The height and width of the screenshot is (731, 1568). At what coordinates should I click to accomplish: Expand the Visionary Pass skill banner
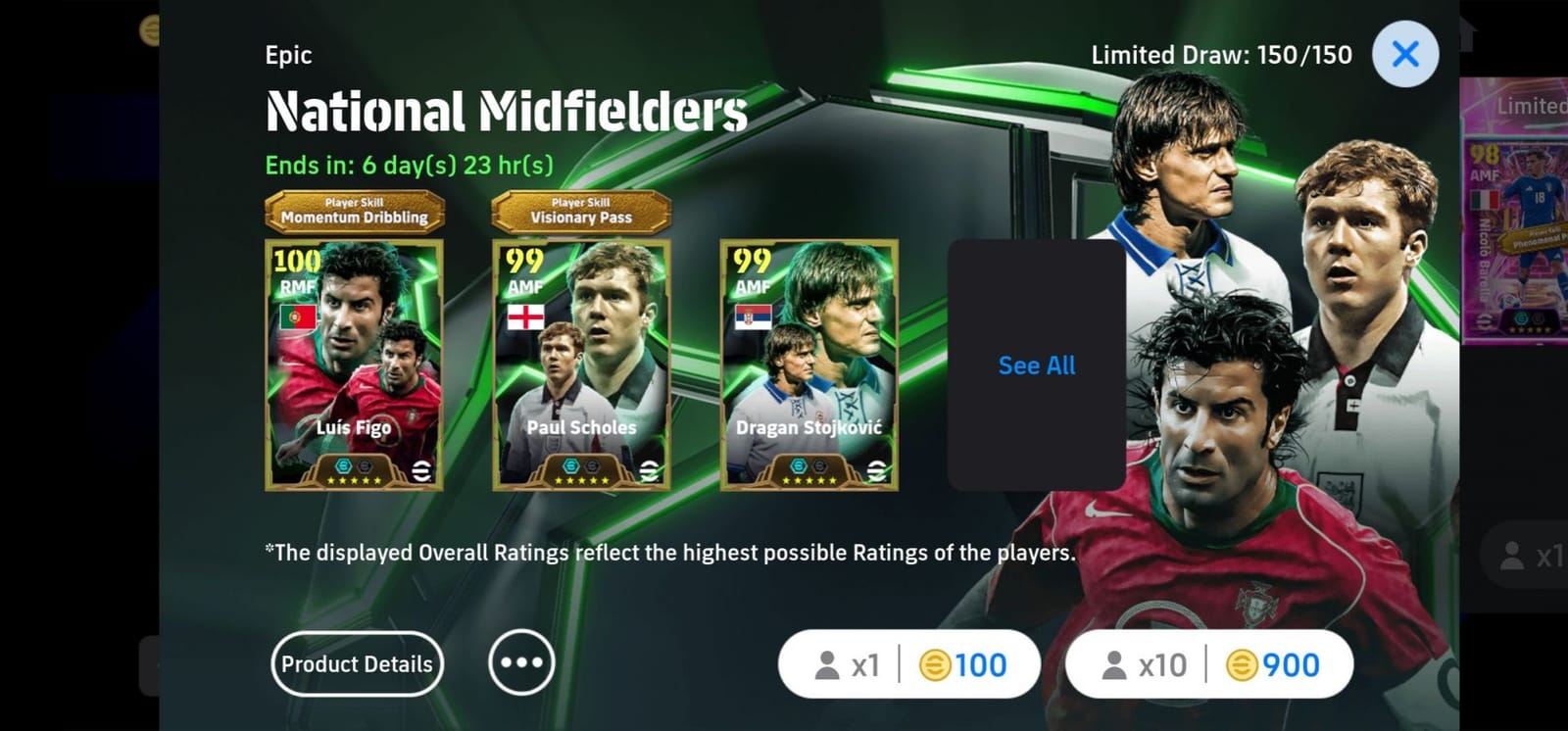pos(580,211)
